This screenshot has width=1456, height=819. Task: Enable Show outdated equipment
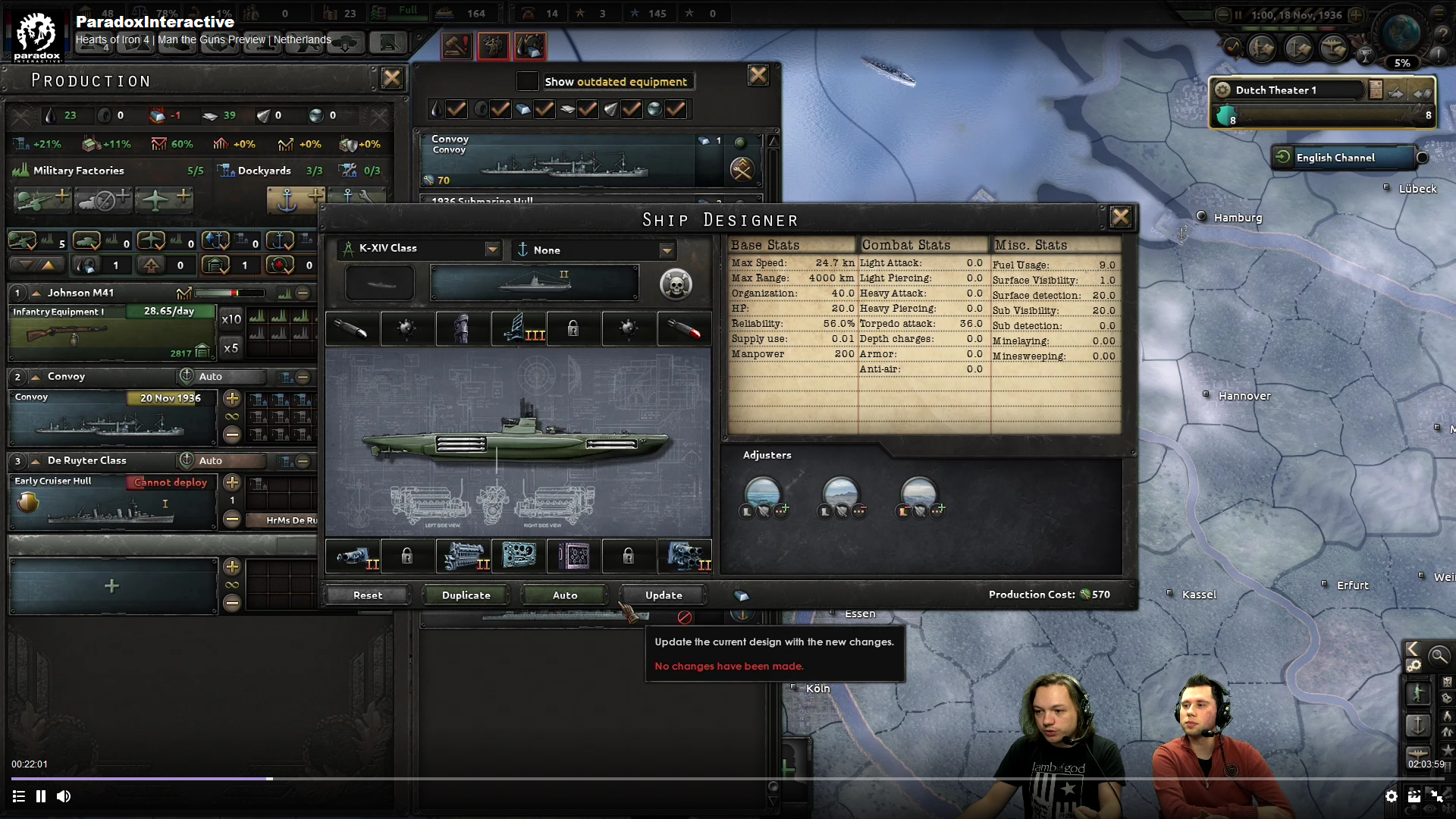(x=528, y=81)
